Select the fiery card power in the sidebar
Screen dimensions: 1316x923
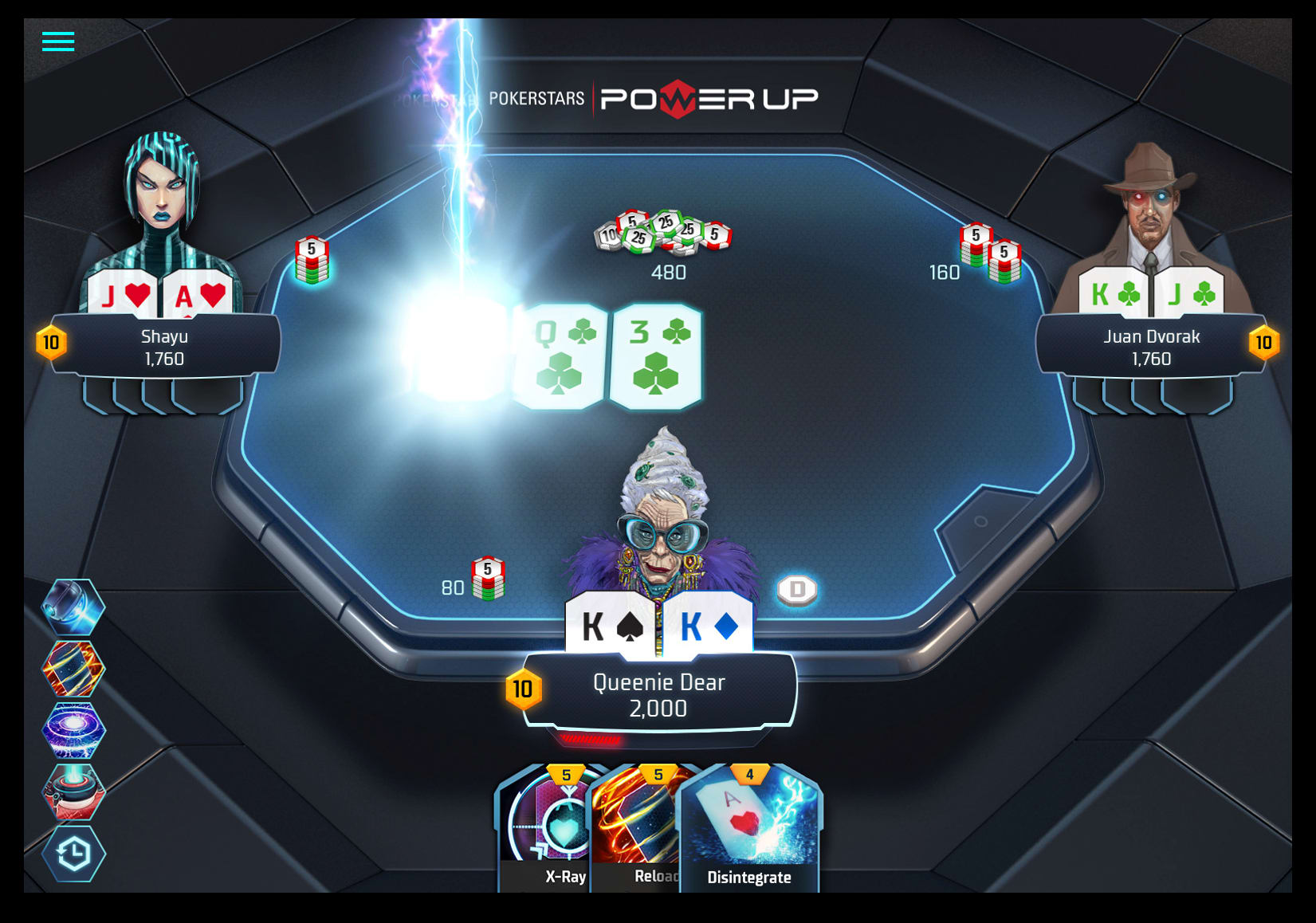(73, 670)
